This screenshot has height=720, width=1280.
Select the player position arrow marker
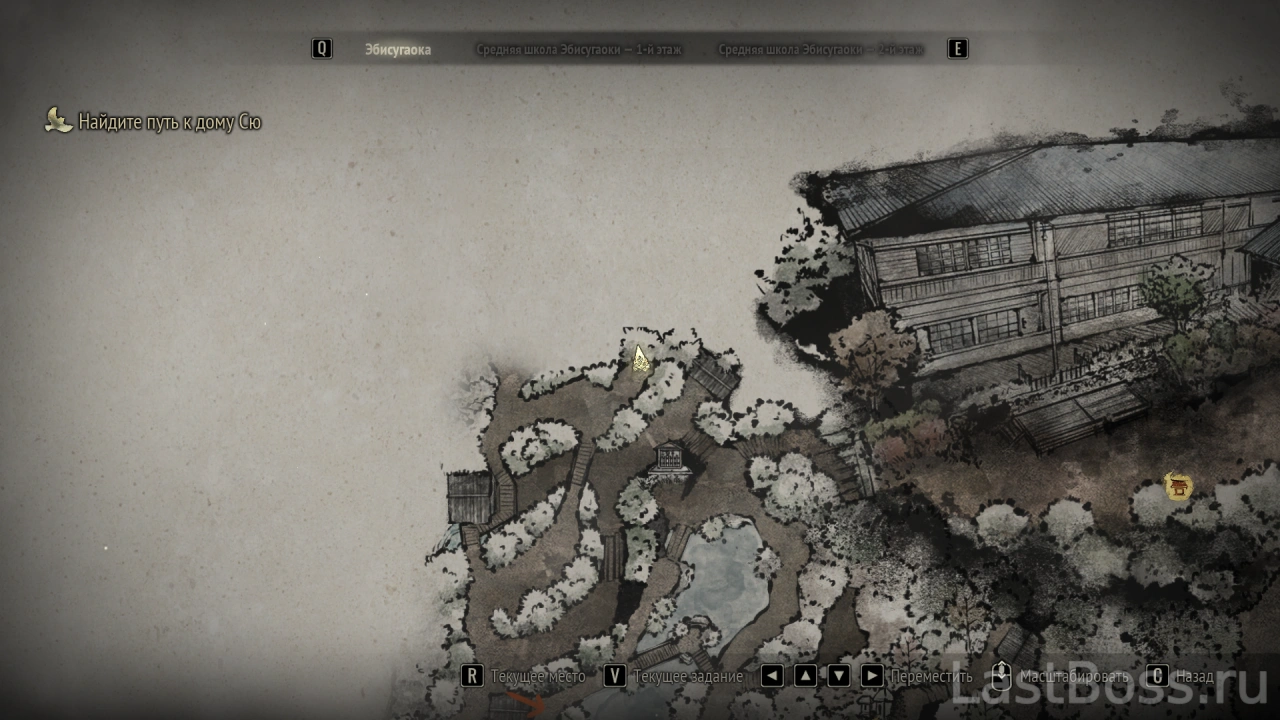click(x=640, y=358)
